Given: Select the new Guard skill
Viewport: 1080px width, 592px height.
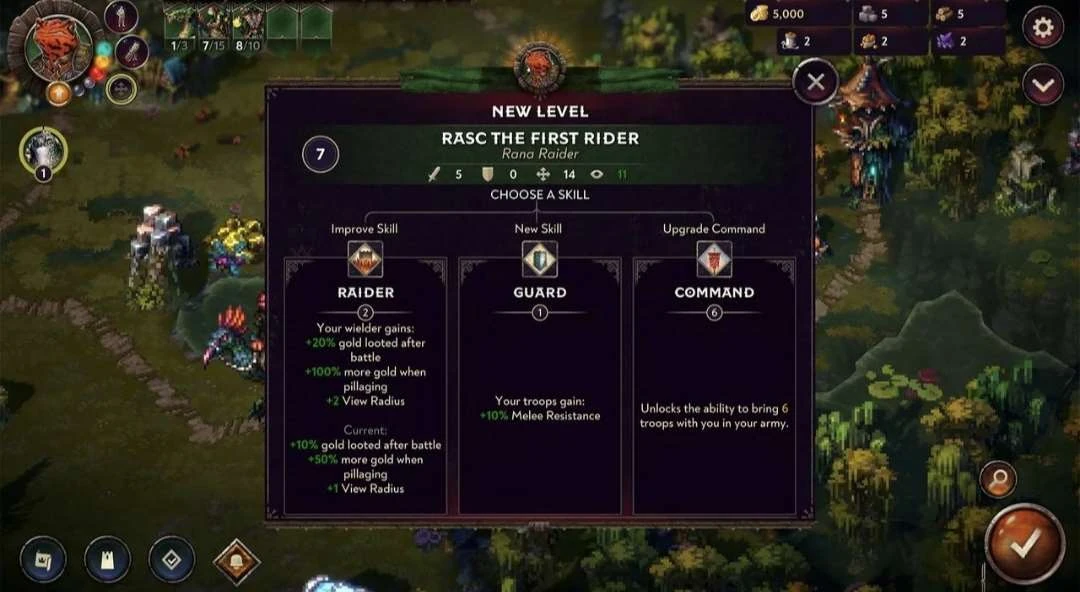Looking at the screenshot, I should 540,385.
